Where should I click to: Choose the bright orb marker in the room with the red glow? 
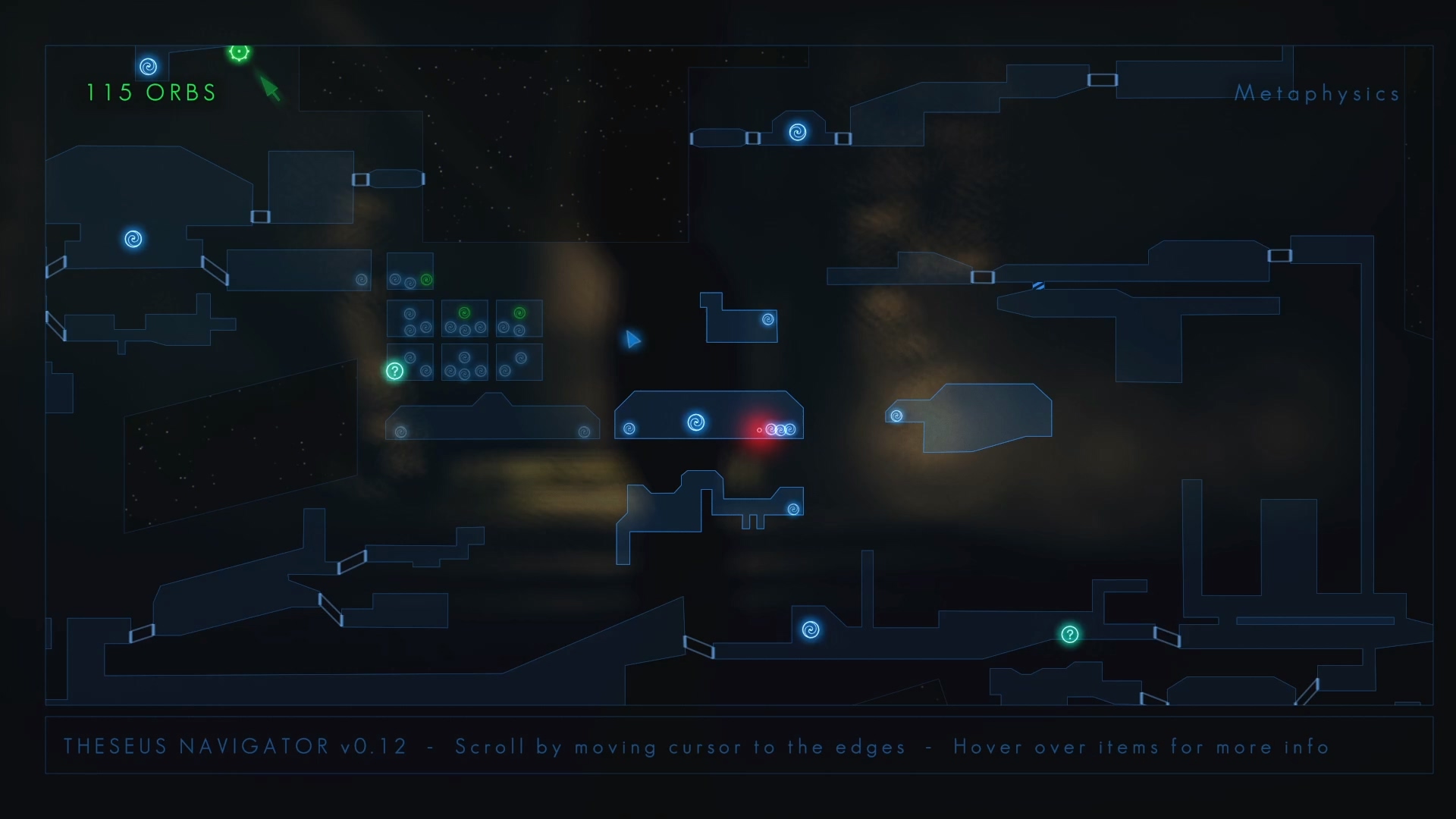click(695, 422)
